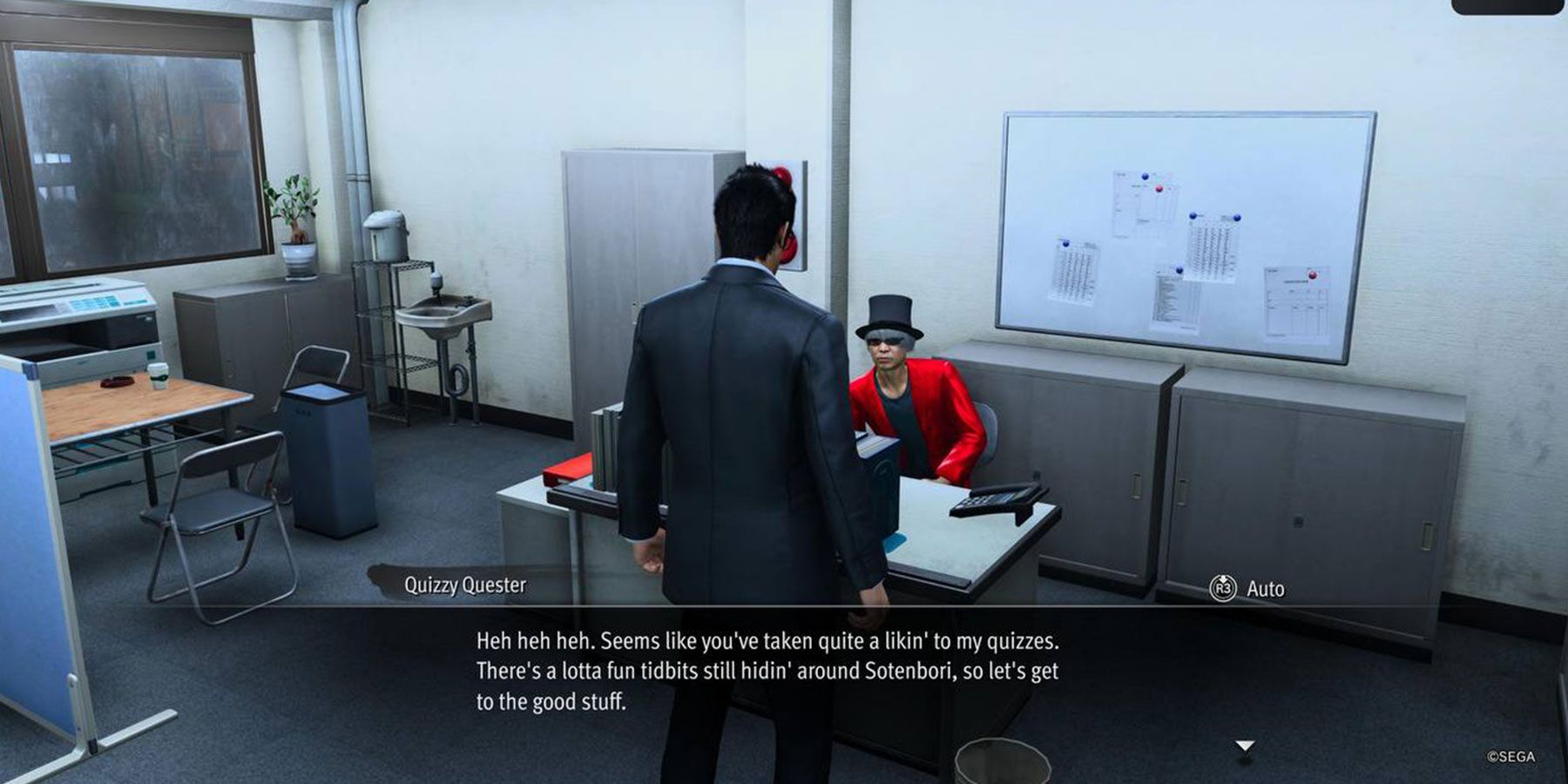Click the potted plant near the window
The image size is (1568, 784).
296,218
